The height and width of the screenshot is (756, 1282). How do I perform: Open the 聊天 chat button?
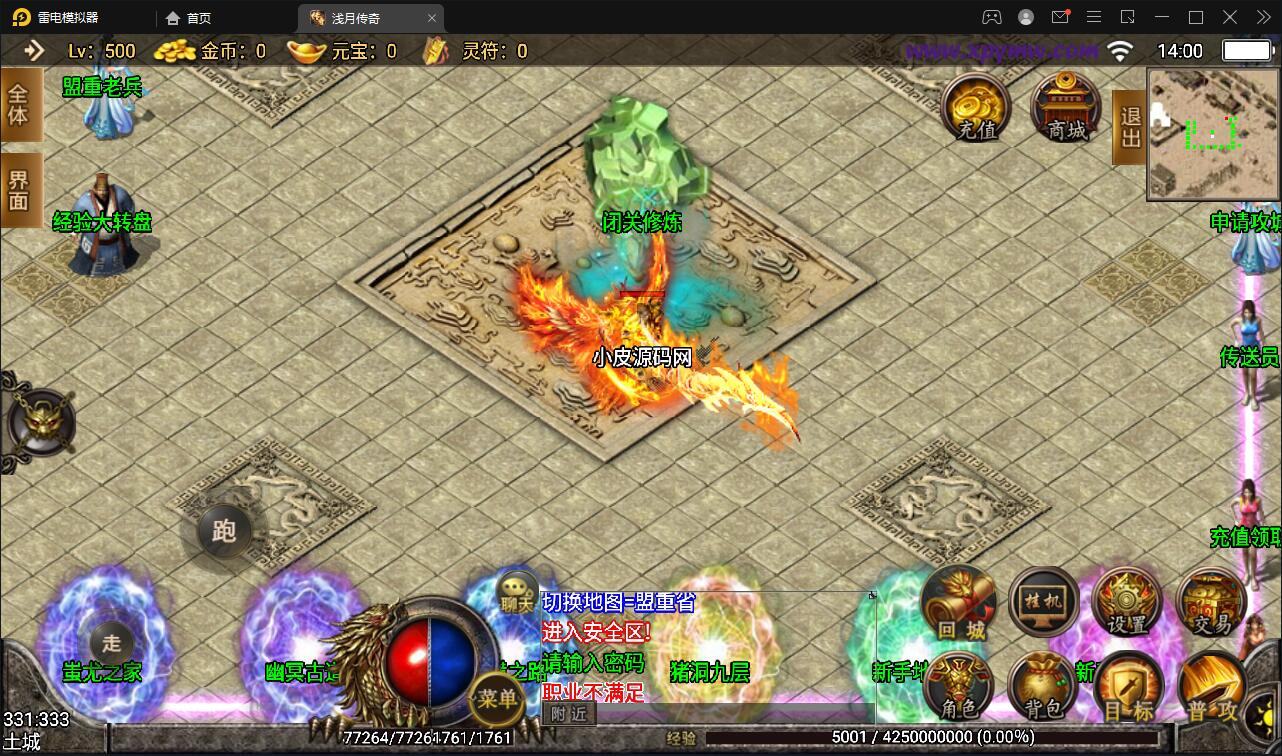tap(517, 593)
